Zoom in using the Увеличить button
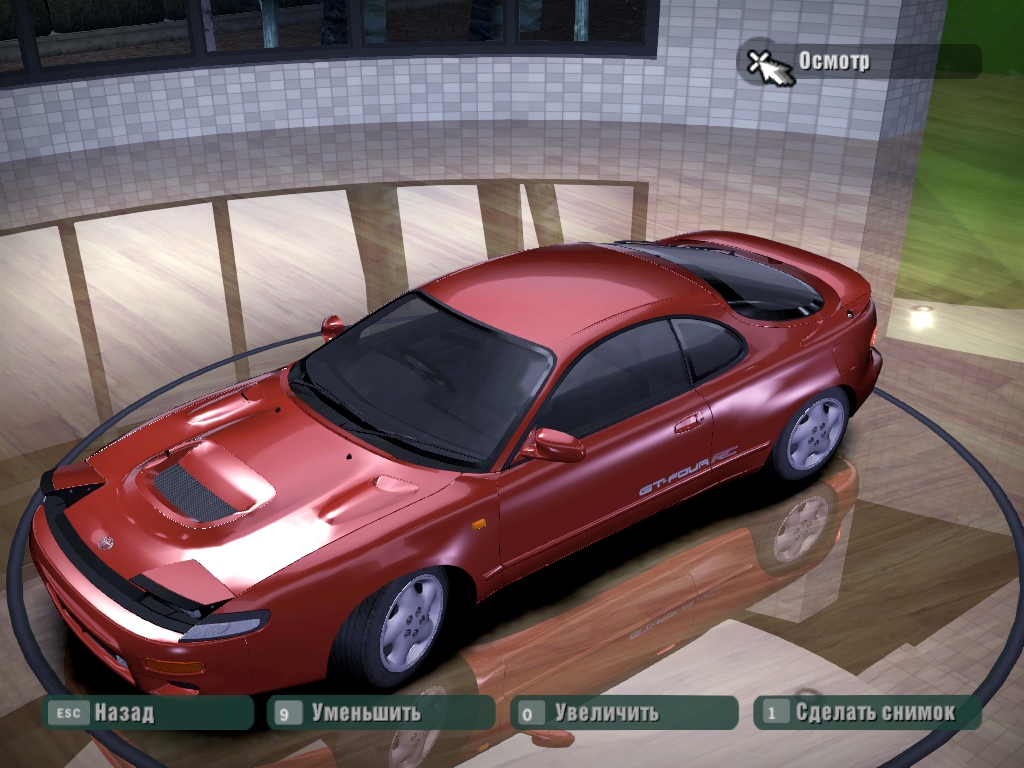1024x768 pixels. click(622, 713)
